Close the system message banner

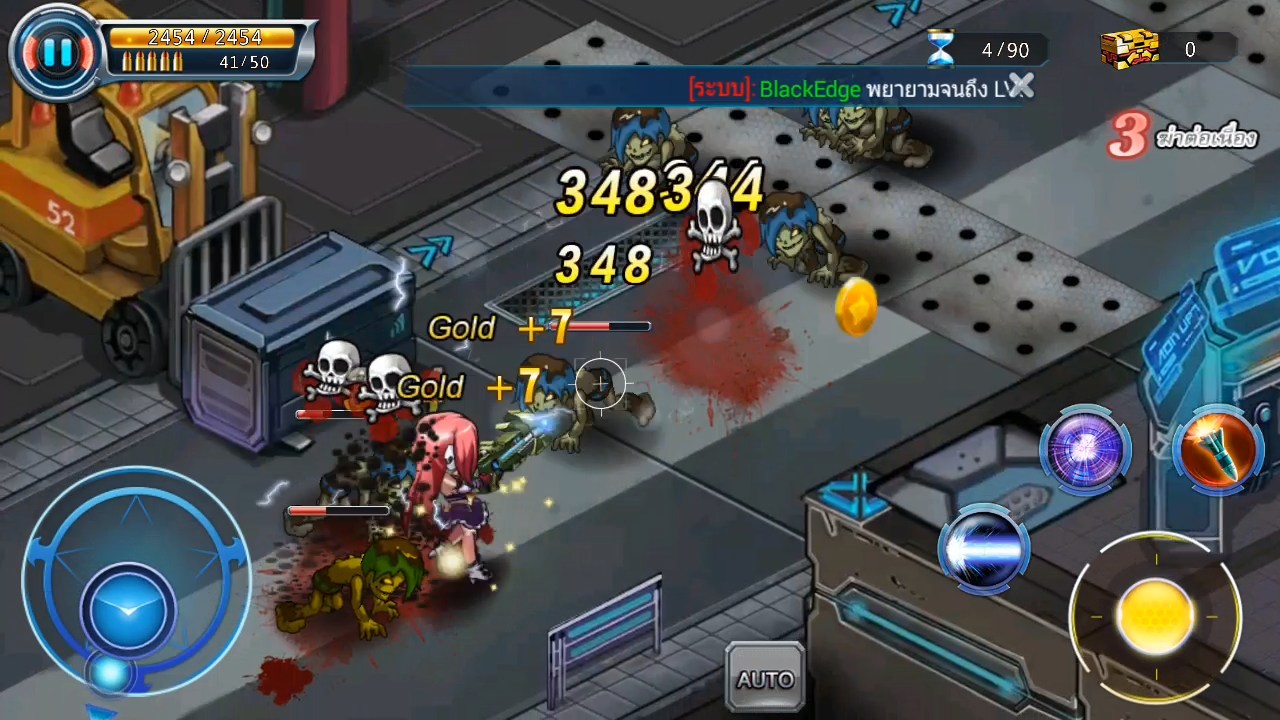click(x=1020, y=87)
